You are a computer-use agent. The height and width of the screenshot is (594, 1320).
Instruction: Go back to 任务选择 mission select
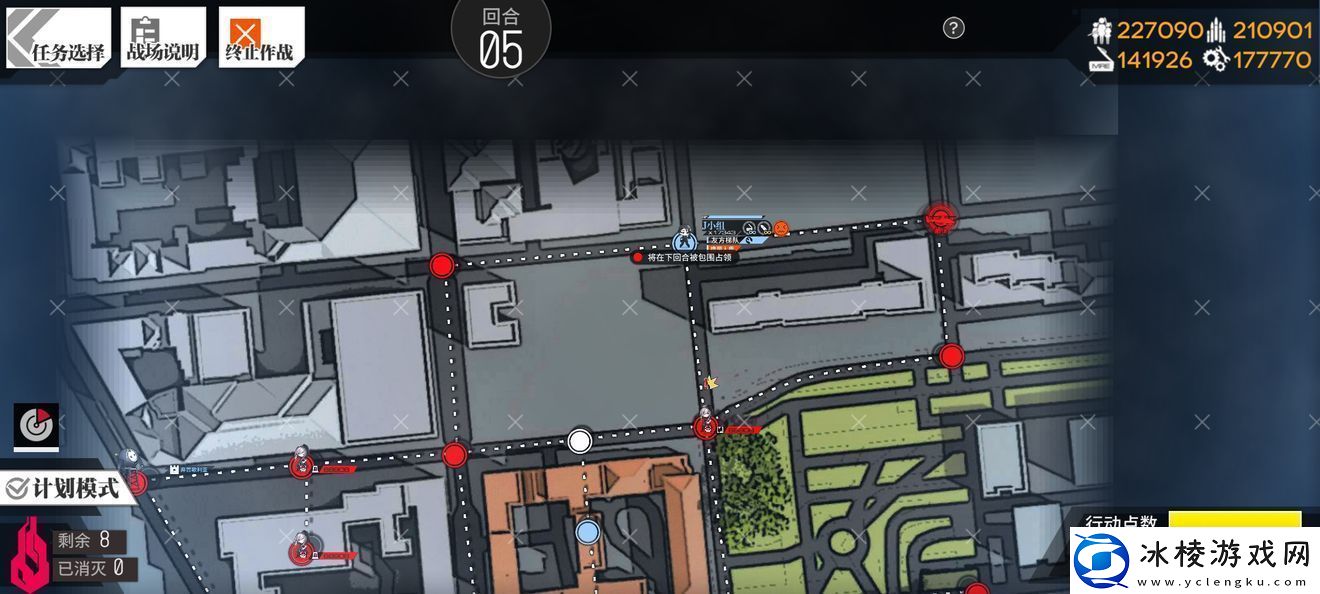click(58, 38)
